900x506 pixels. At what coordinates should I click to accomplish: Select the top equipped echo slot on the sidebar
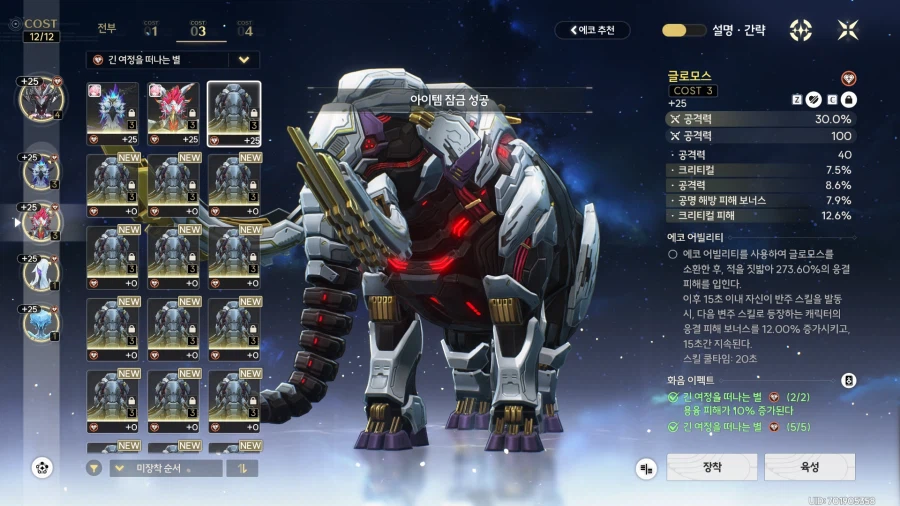click(42, 97)
